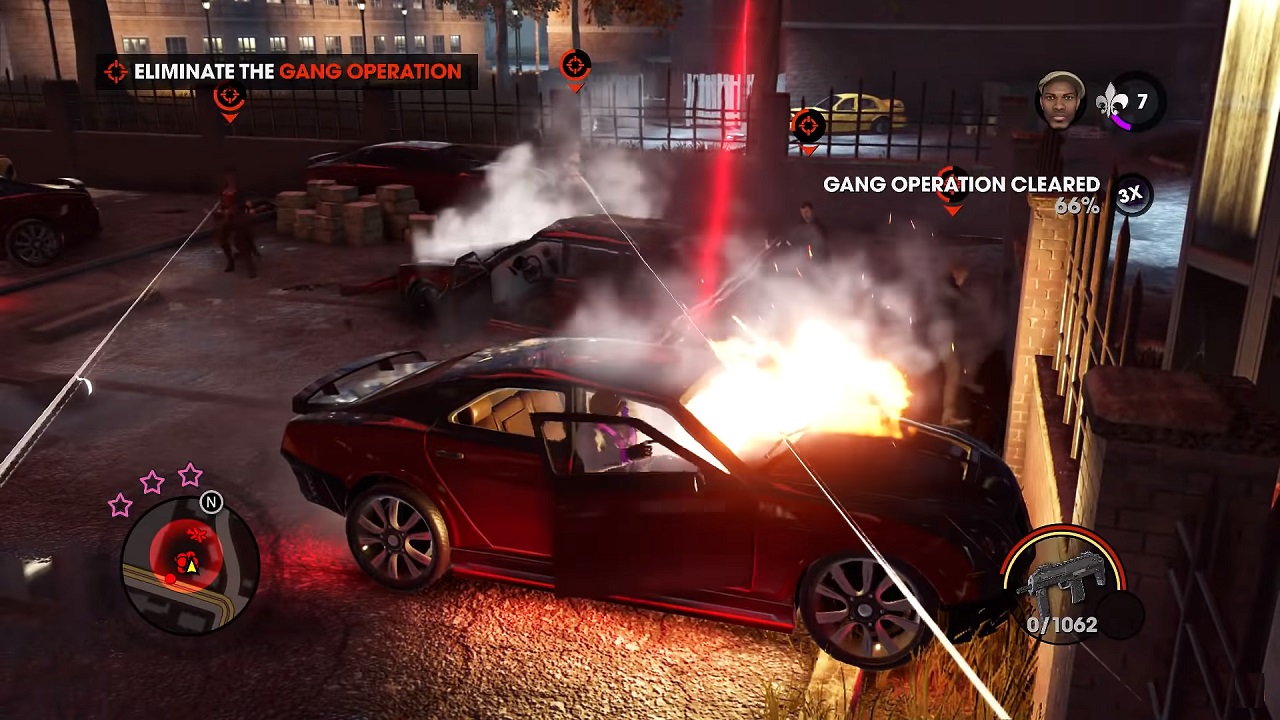The height and width of the screenshot is (720, 1280).
Task: Open the circular minimap
Action: click(x=190, y=566)
